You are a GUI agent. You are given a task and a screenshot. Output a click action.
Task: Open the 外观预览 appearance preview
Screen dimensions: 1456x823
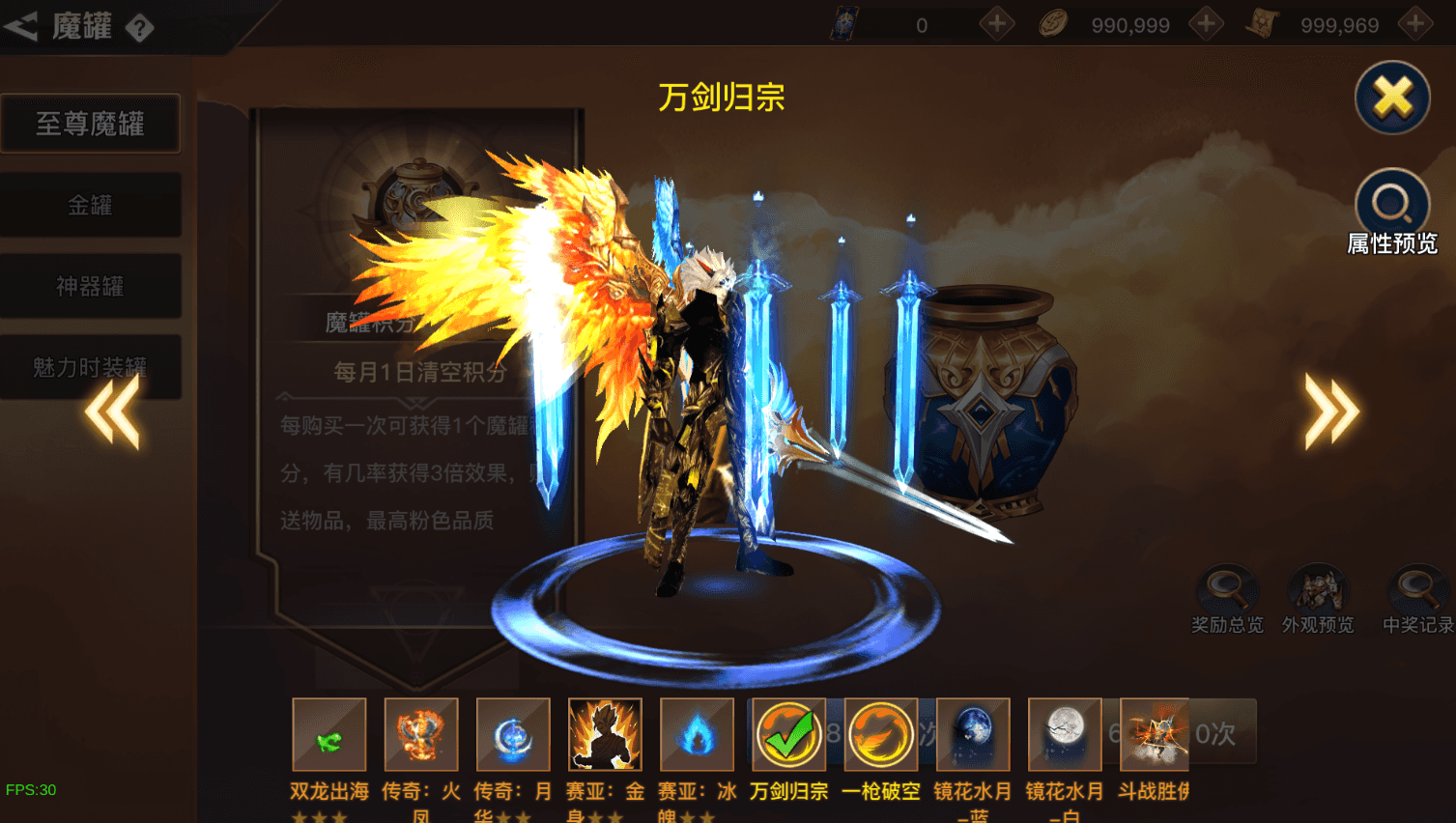pos(1318,589)
